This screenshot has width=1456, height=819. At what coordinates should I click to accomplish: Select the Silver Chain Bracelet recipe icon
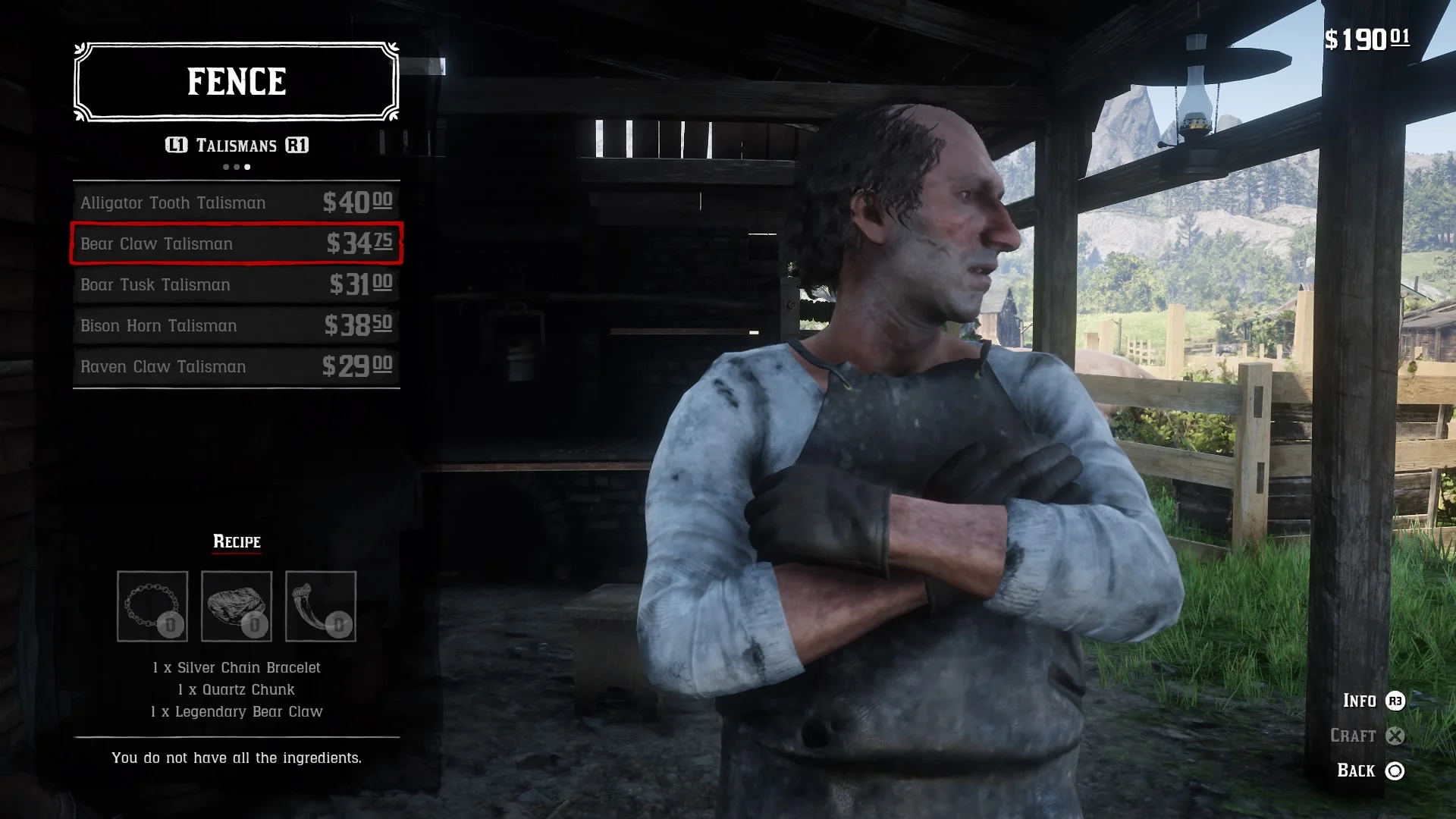coord(152,607)
